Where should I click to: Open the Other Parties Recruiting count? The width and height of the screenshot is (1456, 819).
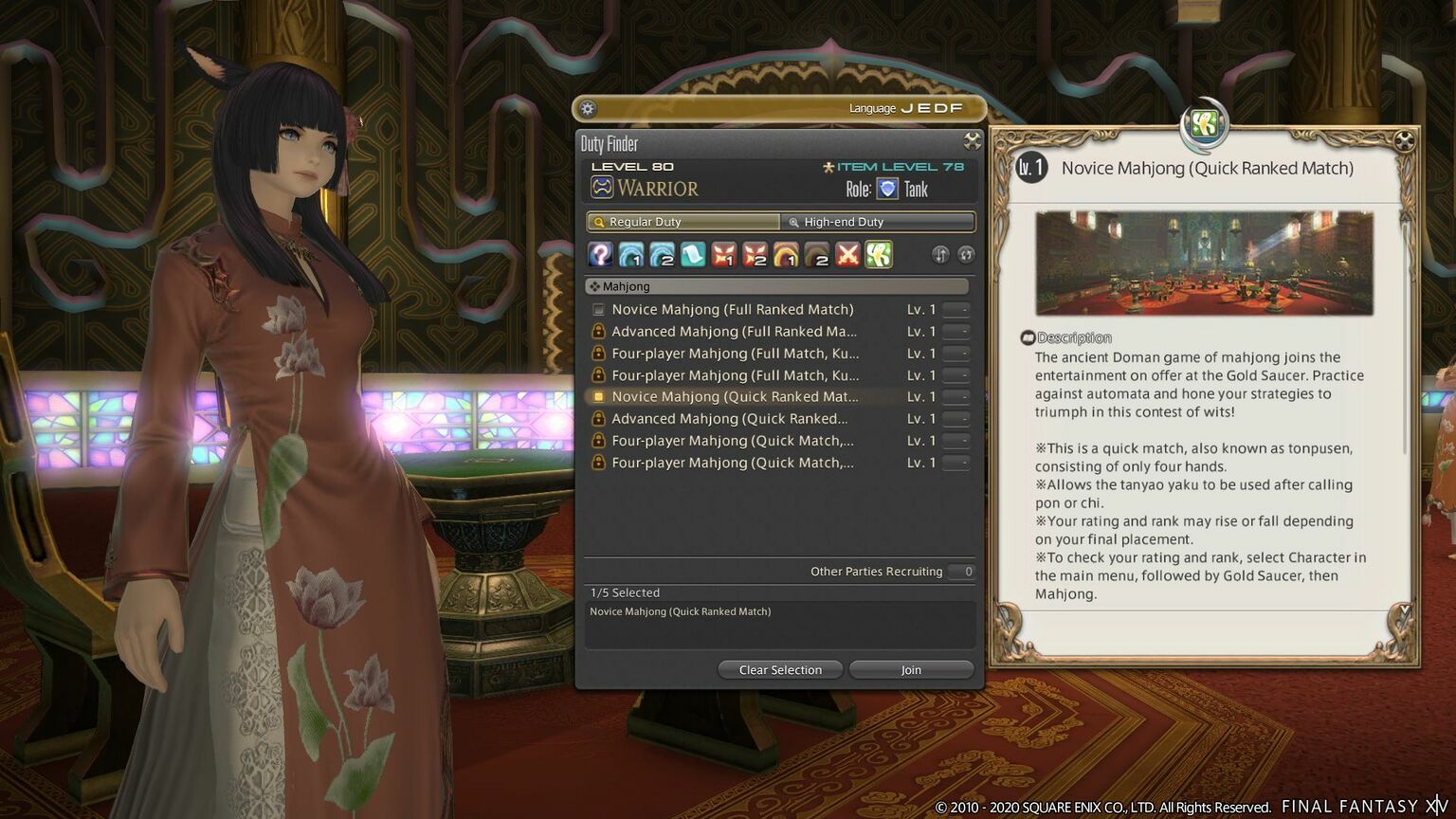[967, 572]
